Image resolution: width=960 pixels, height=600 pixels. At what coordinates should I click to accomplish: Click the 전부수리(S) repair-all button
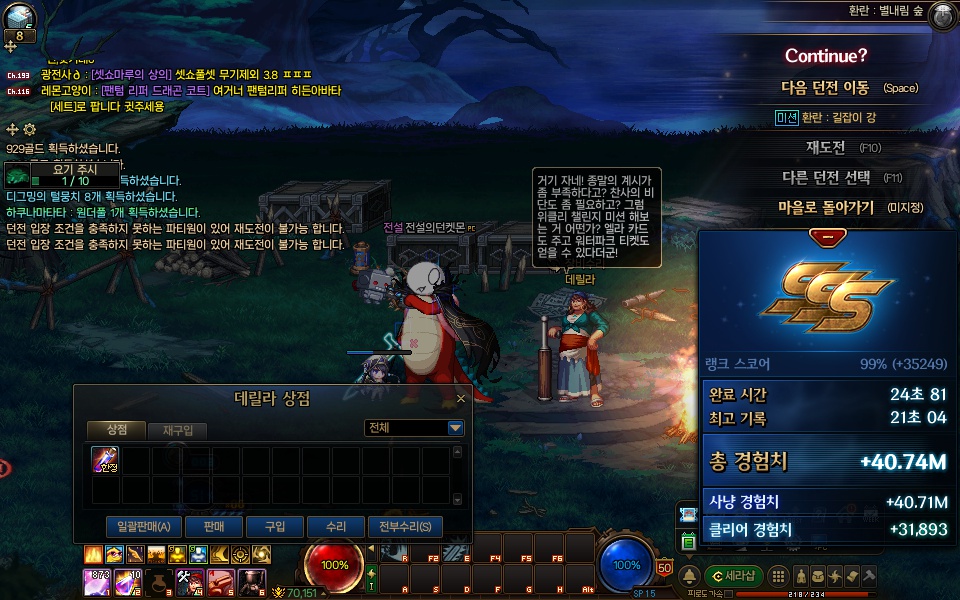[405, 526]
